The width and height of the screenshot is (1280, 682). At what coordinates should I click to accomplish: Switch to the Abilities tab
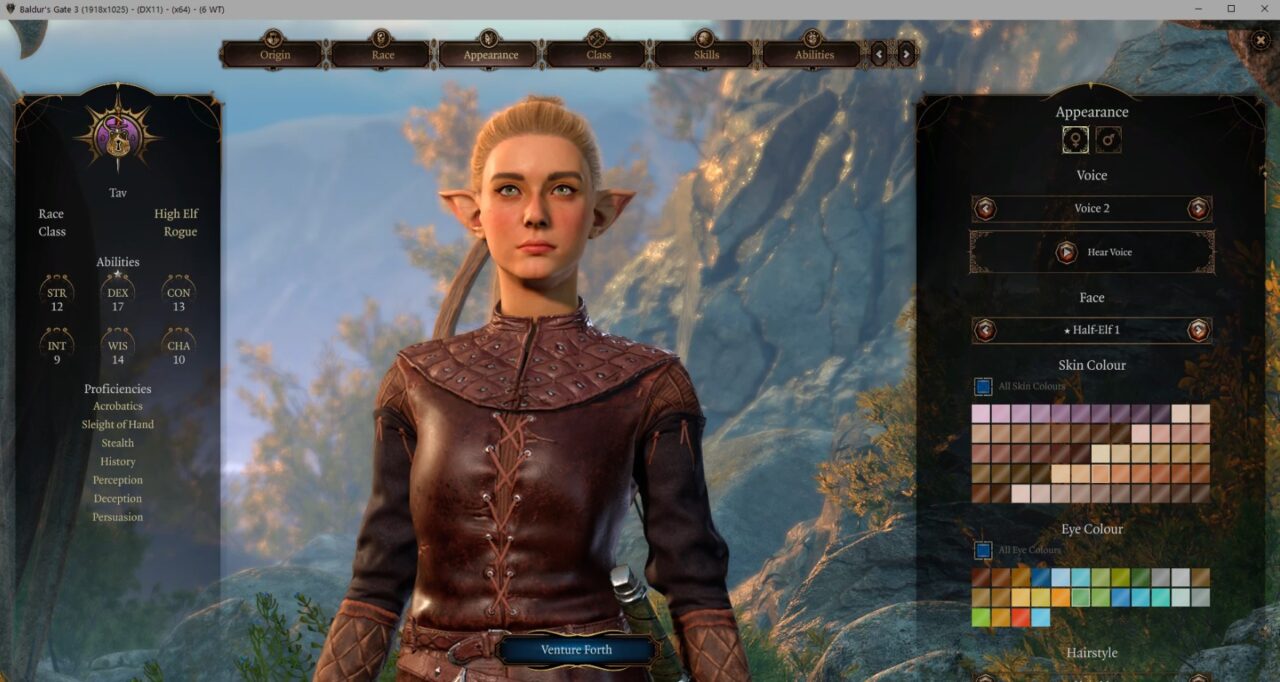pyautogui.click(x=814, y=54)
